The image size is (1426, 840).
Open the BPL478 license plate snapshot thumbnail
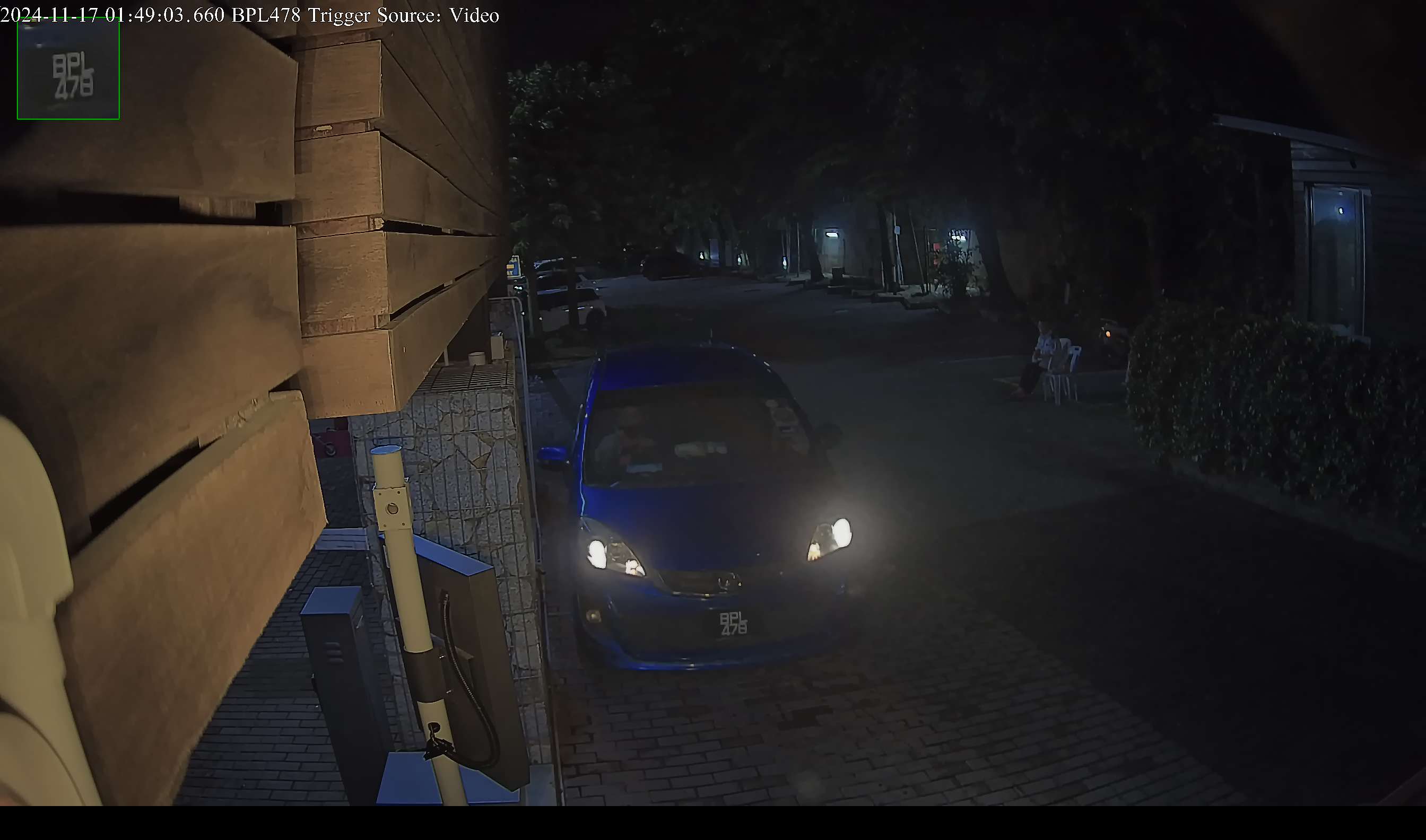click(68, 68)
